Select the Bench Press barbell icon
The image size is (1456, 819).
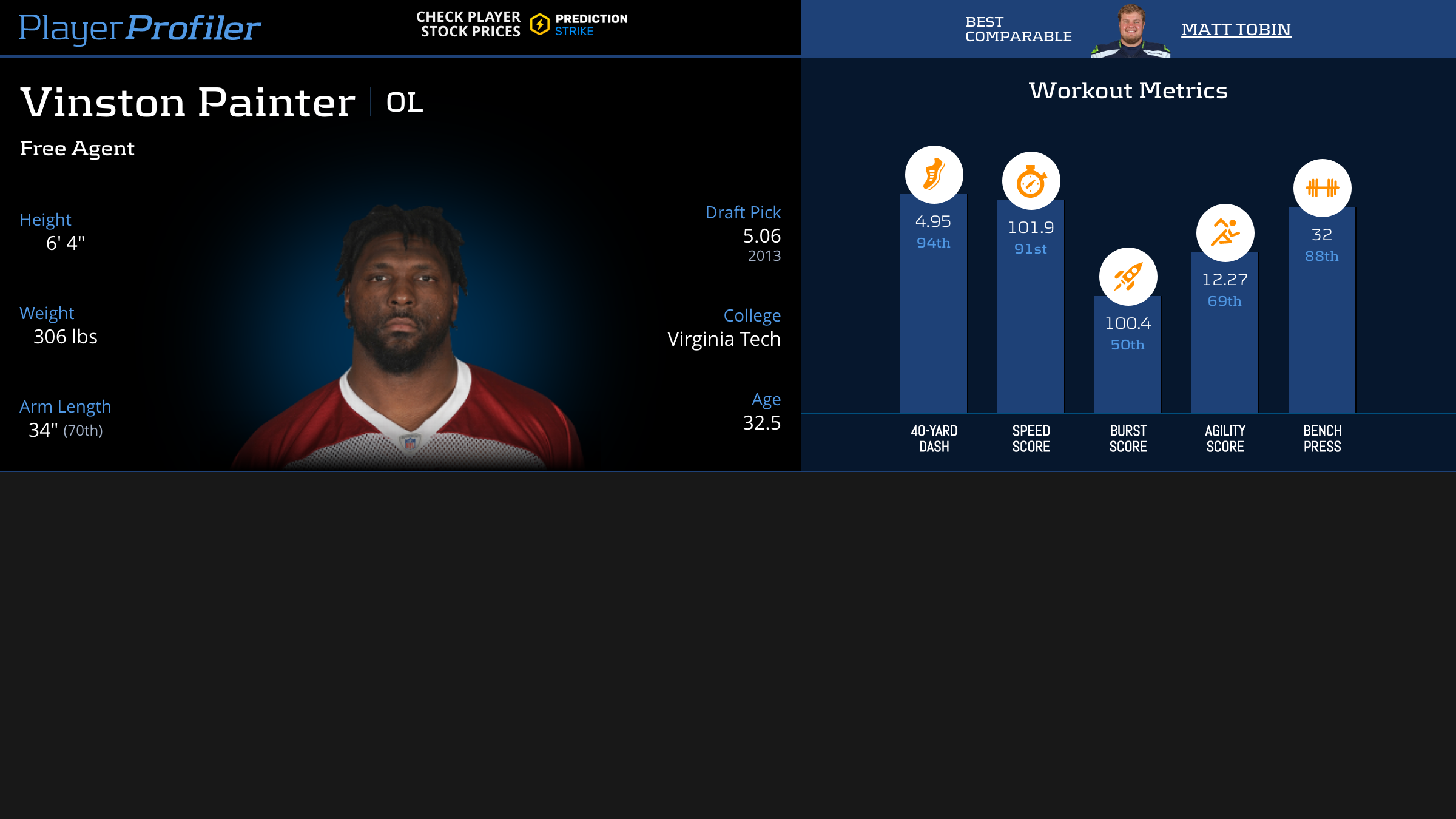click(1322, 188)
